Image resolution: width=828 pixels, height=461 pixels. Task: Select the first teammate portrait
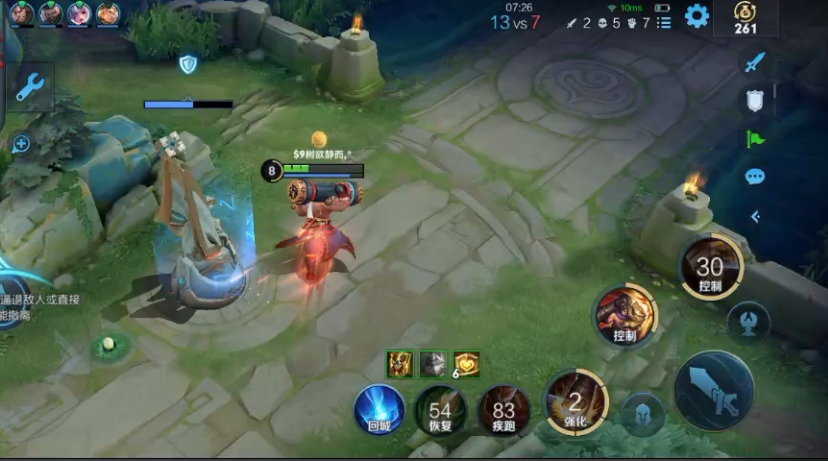pos(21,13)
